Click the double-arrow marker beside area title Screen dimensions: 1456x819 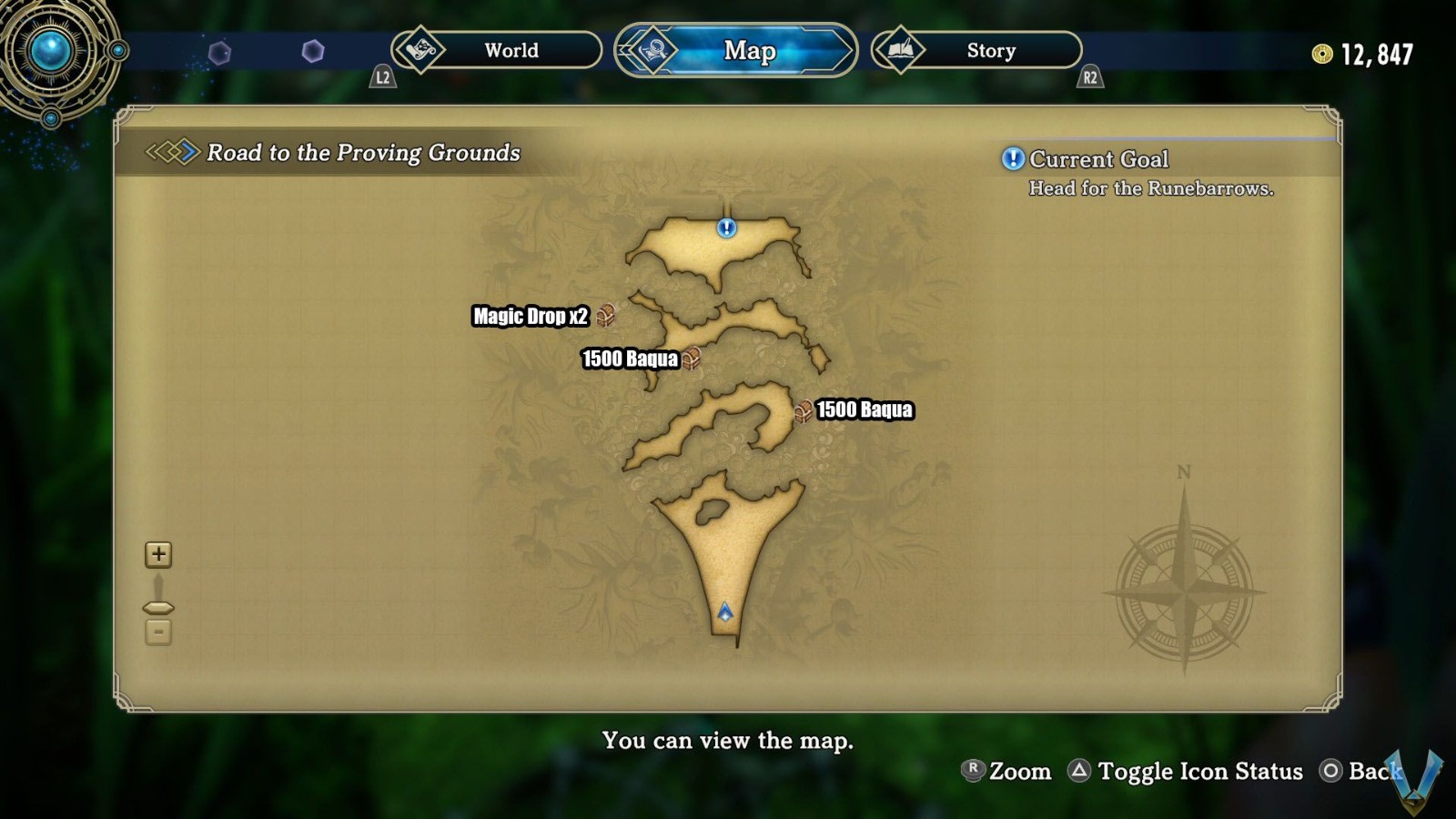tap(172, 153)
